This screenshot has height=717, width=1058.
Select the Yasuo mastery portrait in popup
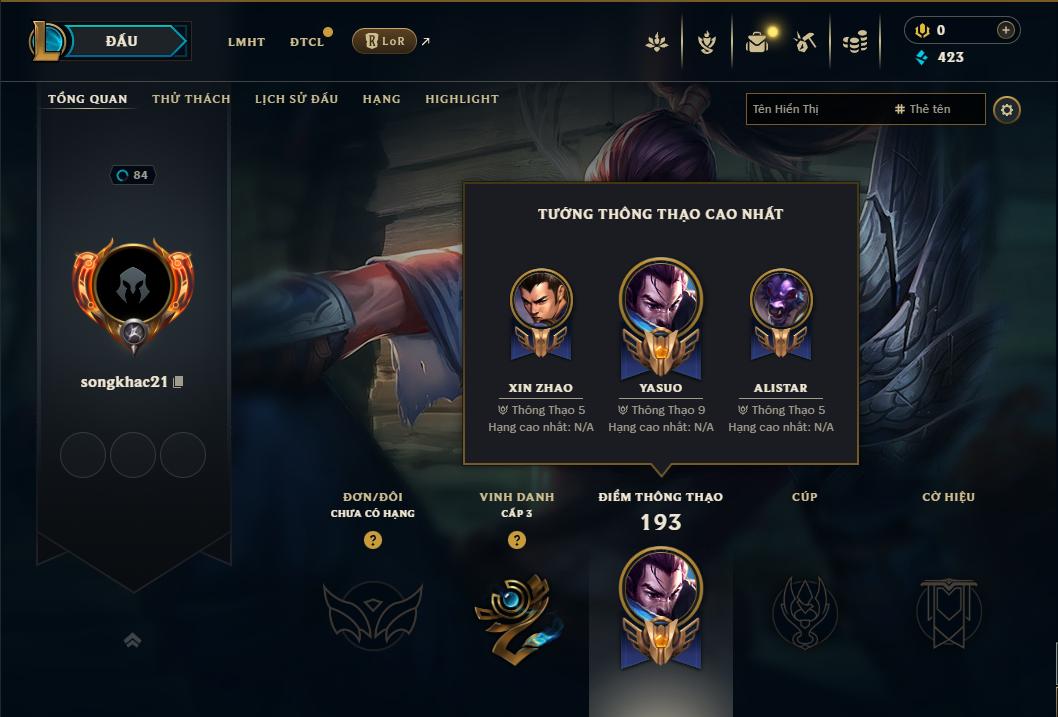pyautogui.click(x=661, y=300)
